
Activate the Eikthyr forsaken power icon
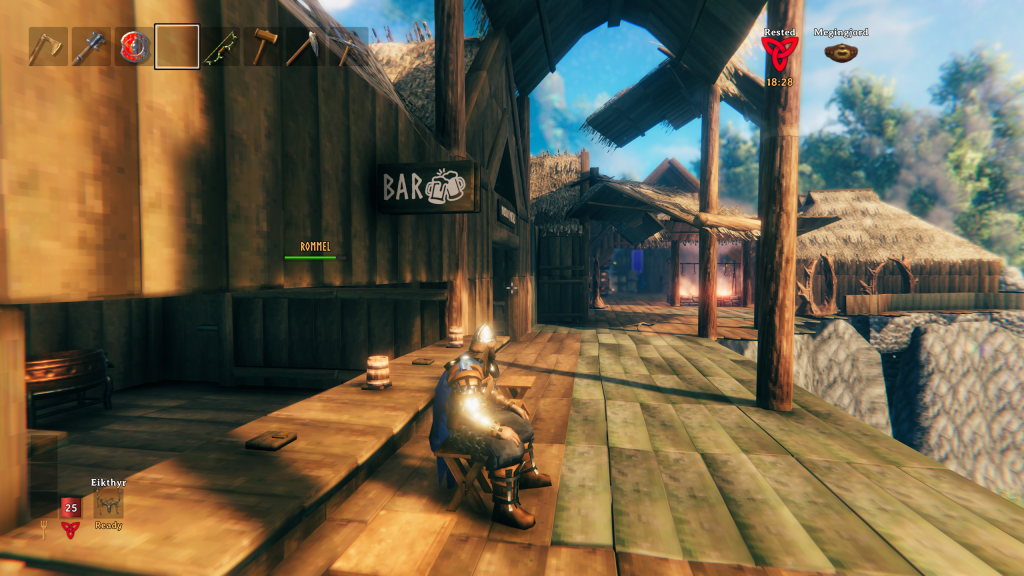point(108,504)
